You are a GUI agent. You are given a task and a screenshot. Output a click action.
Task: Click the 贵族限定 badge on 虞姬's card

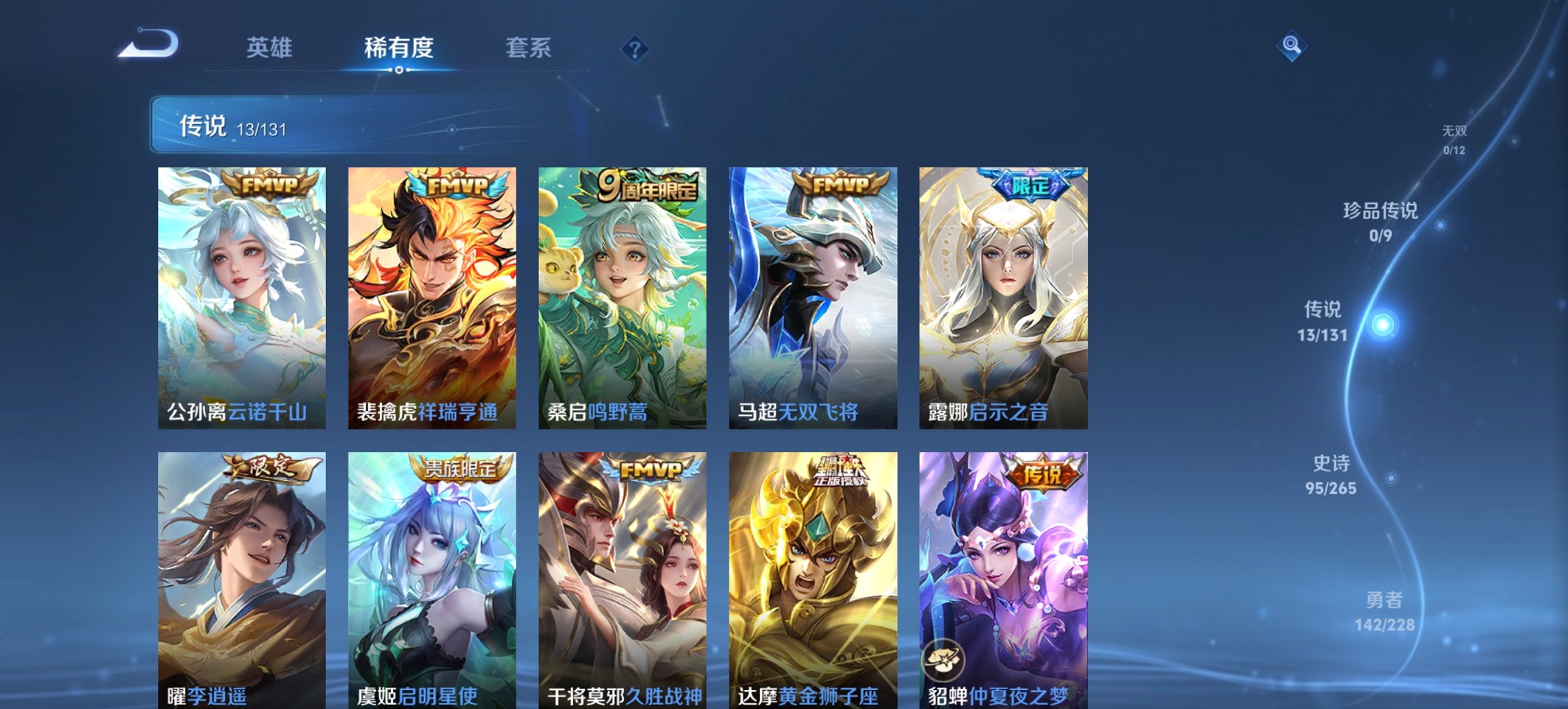tap(460, 470)
